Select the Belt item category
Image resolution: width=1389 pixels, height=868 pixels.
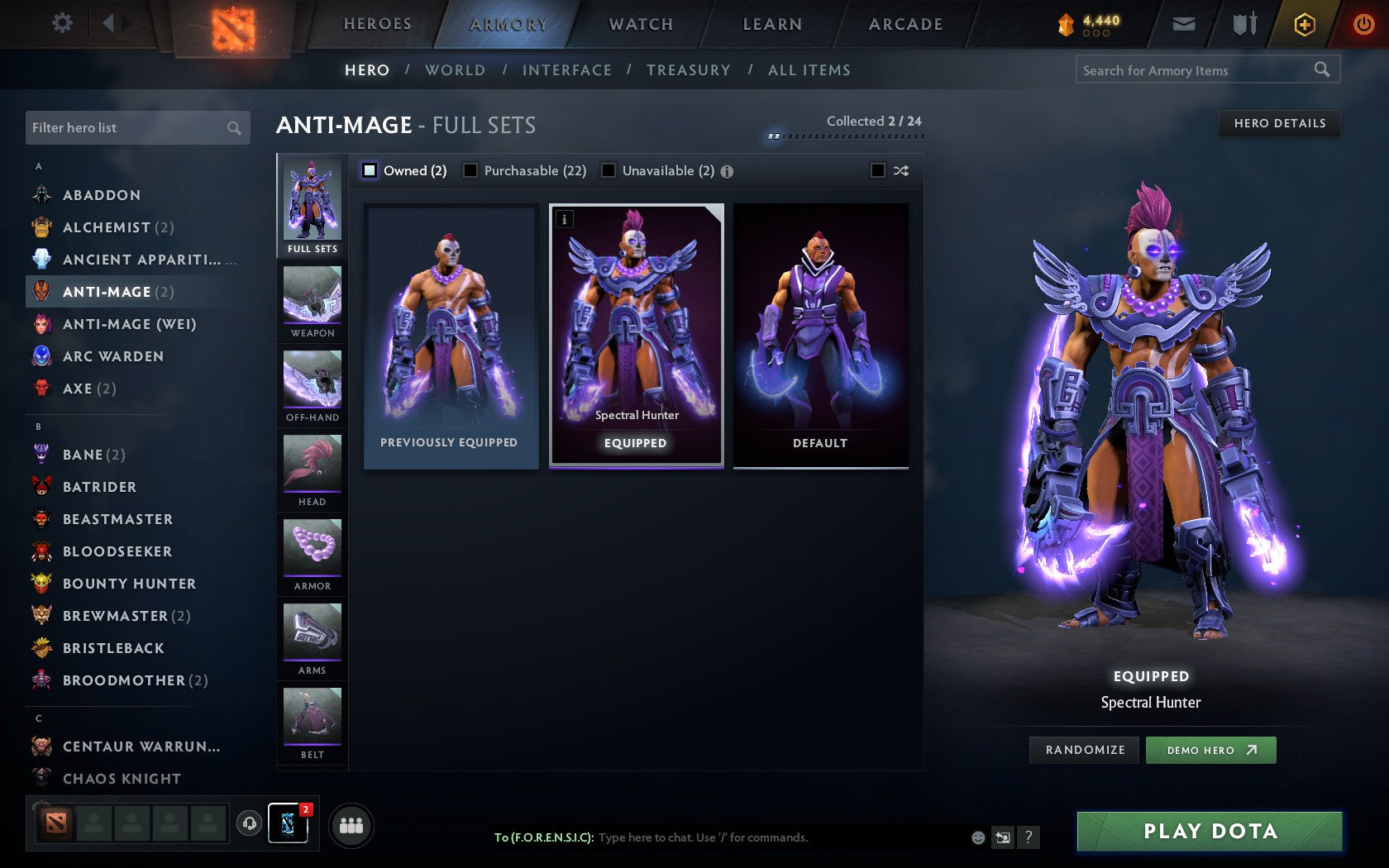point(312,722)
